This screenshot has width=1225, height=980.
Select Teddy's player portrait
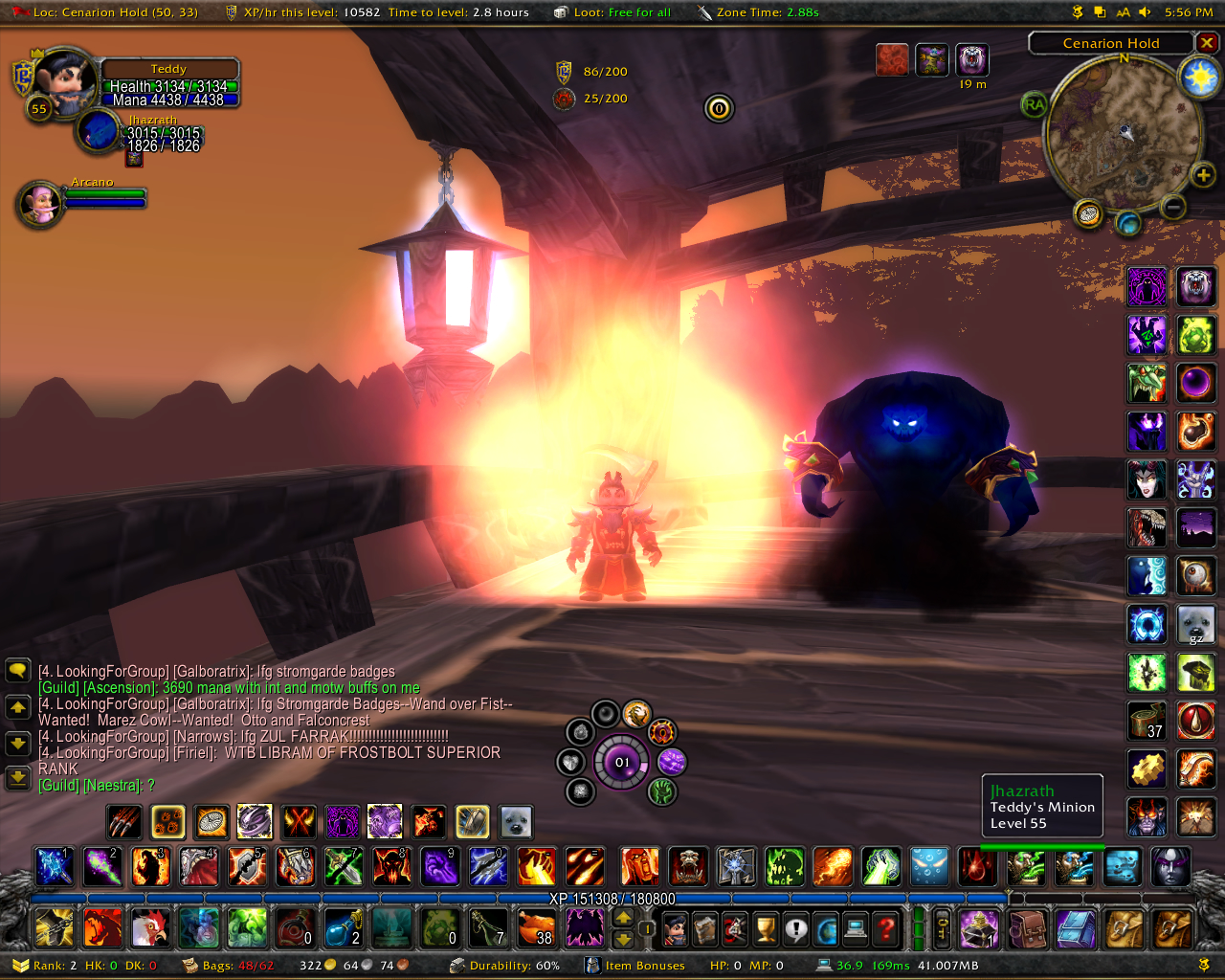click(x=64, y=81)
